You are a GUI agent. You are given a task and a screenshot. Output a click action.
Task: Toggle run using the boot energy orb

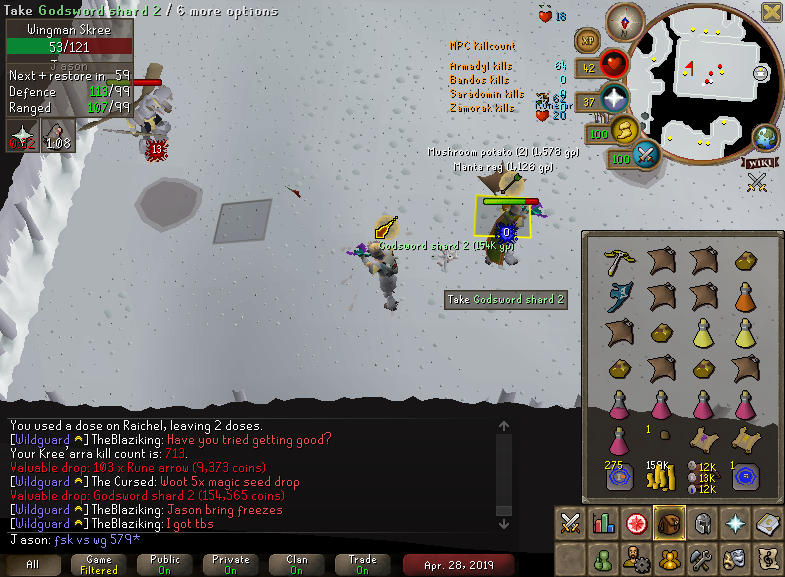pos(623,131)
